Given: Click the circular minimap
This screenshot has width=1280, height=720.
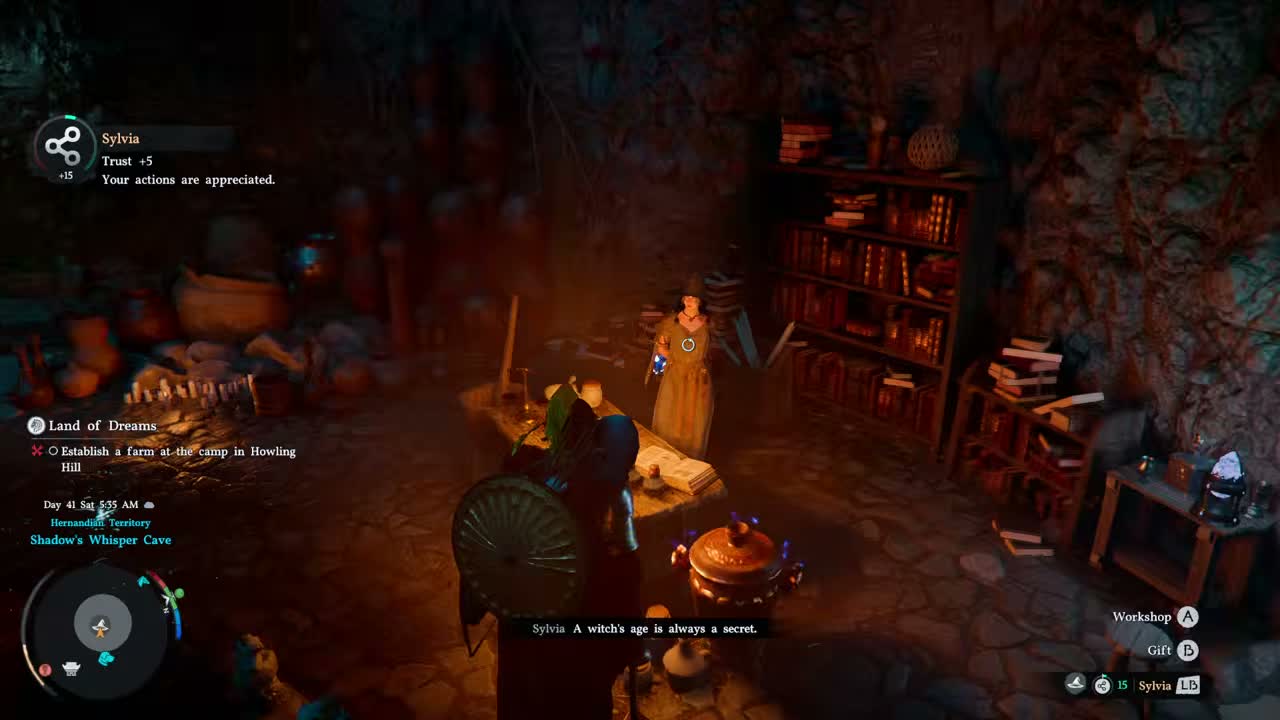Looking at the screenshot, I should click(x=101, y=628).
